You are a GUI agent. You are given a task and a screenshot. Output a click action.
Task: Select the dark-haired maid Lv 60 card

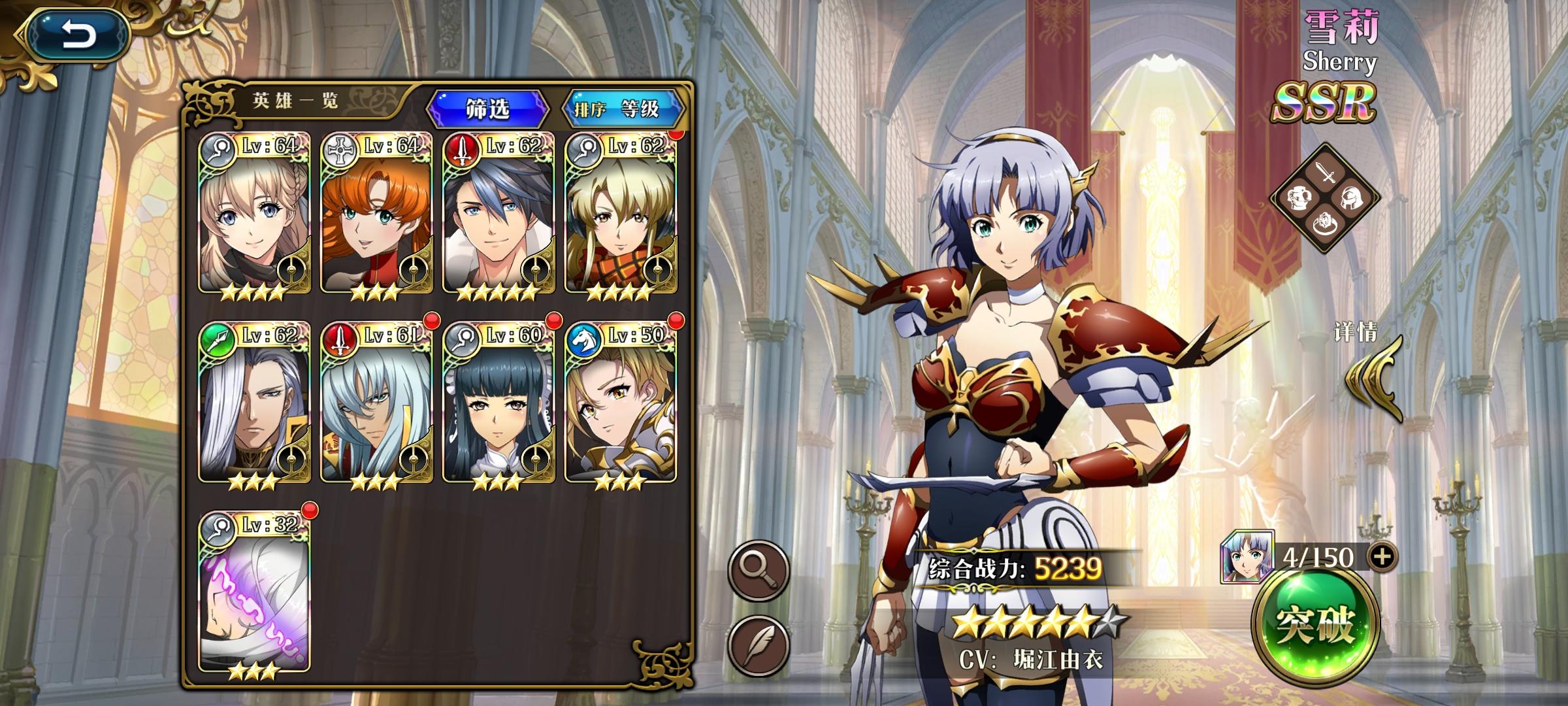(x=498, y=404)
